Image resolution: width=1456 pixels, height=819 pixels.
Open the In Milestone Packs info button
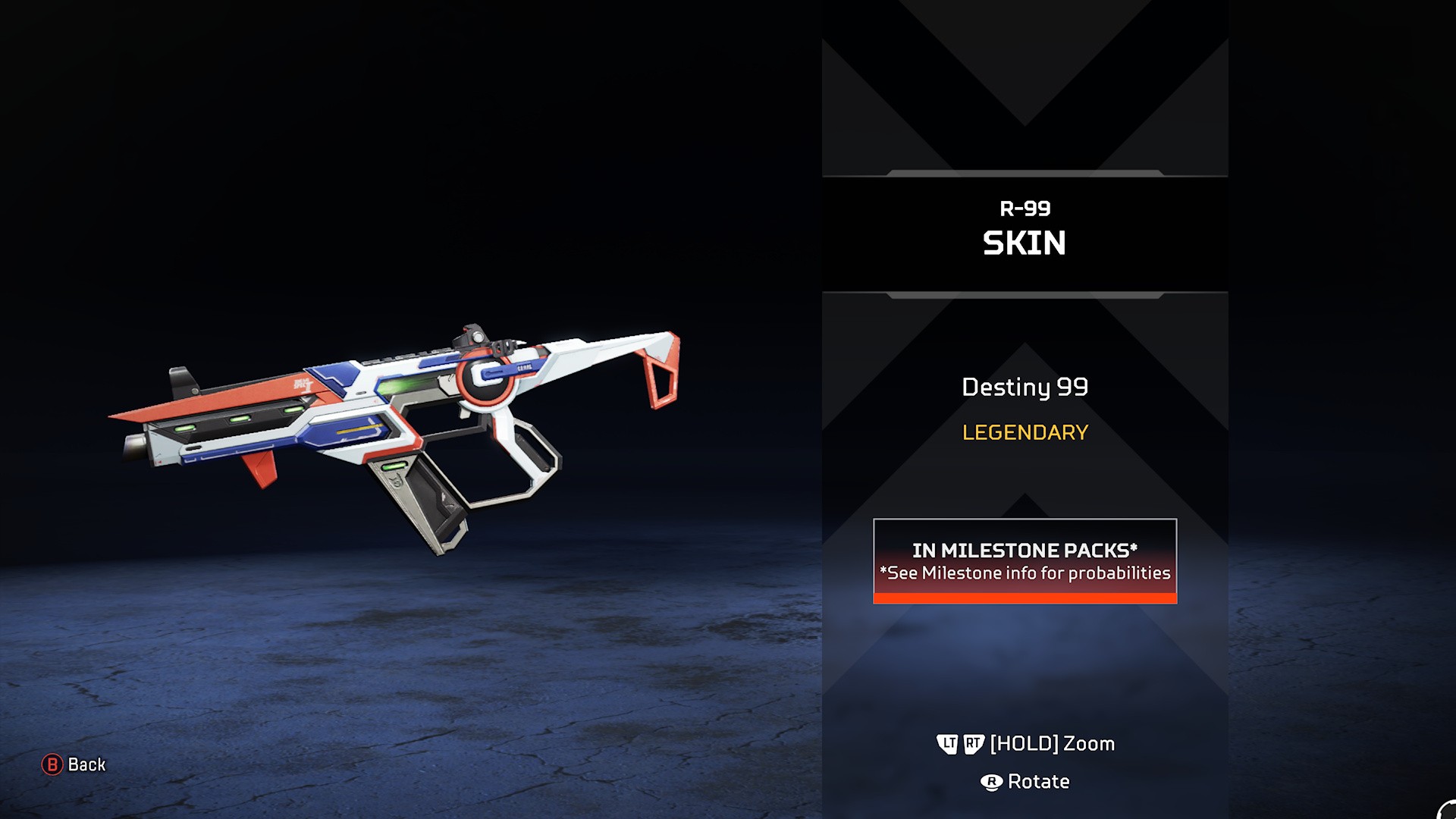pos(1025,561)
